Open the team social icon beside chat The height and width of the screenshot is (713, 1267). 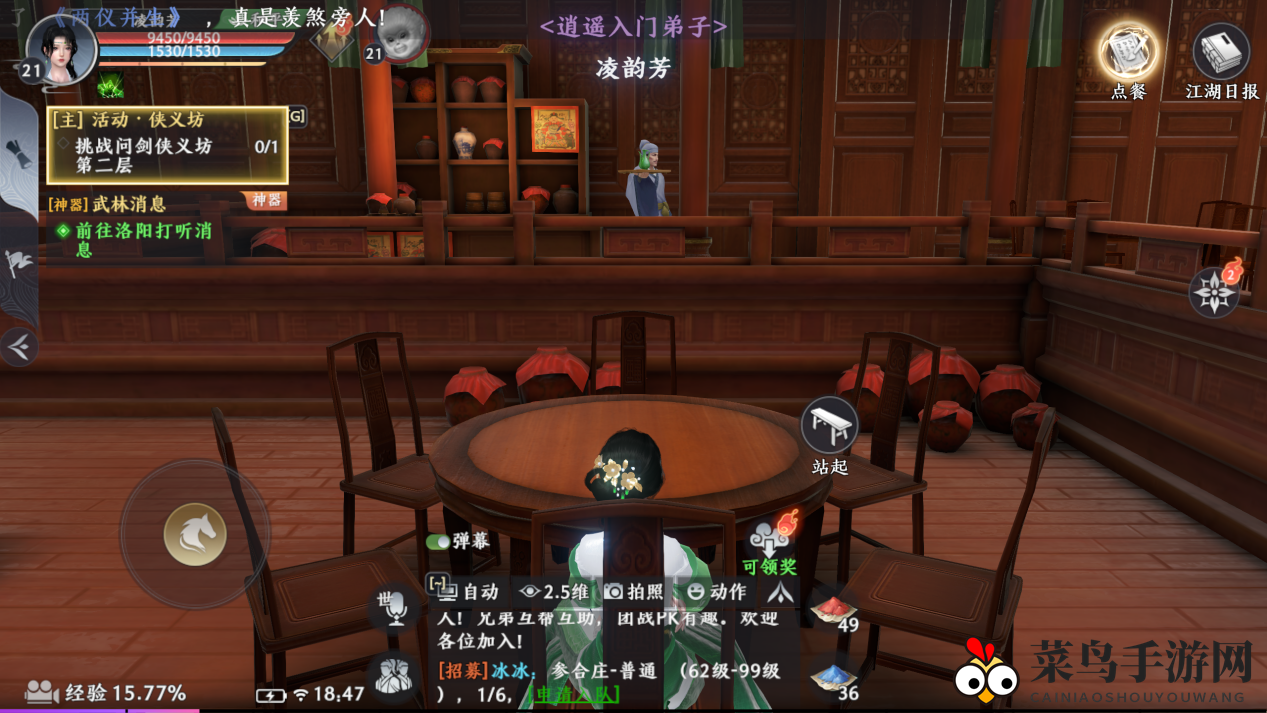pyautogui.click(x=394, y=675)
